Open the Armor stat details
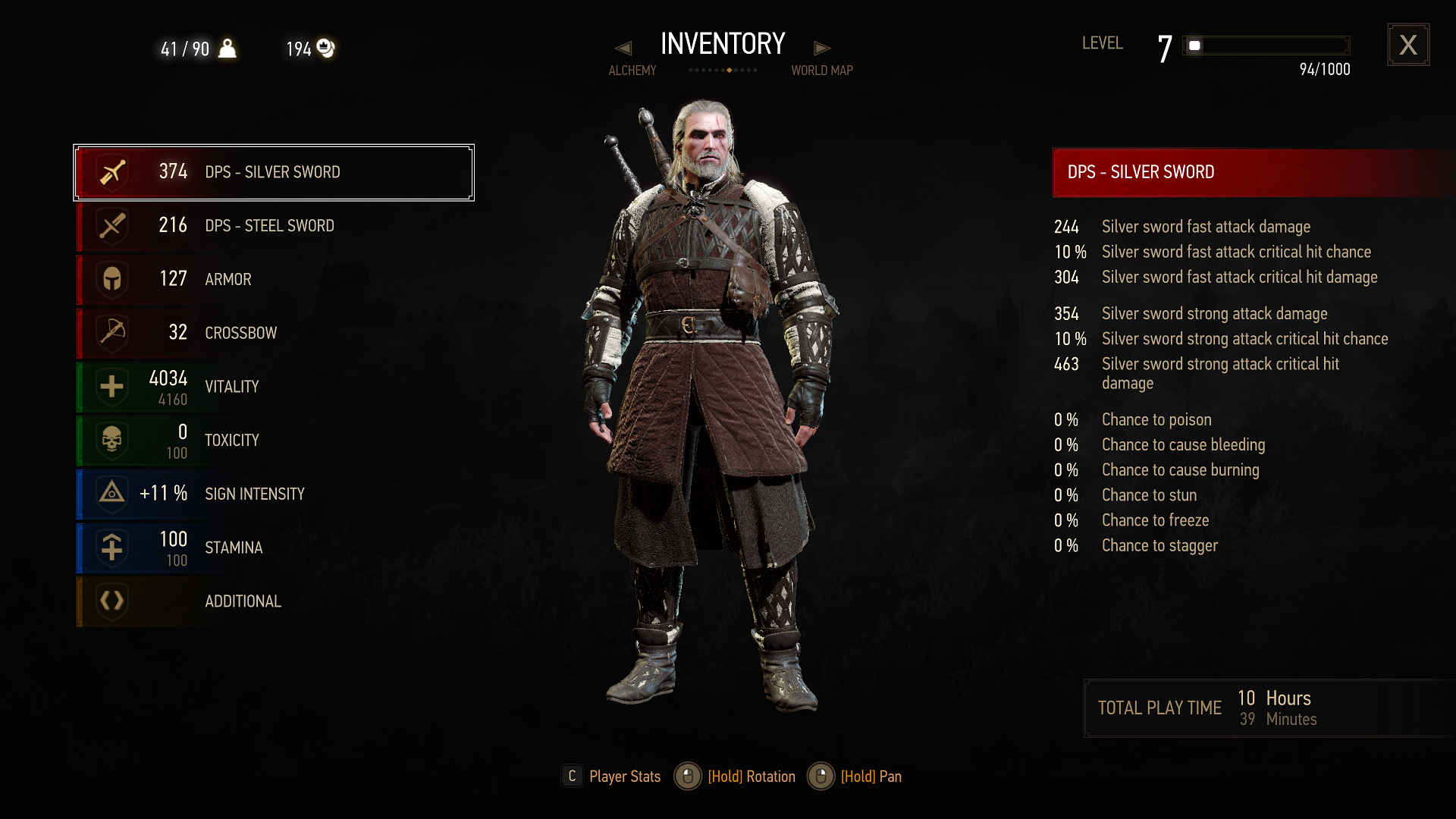 tap(273, 279)
